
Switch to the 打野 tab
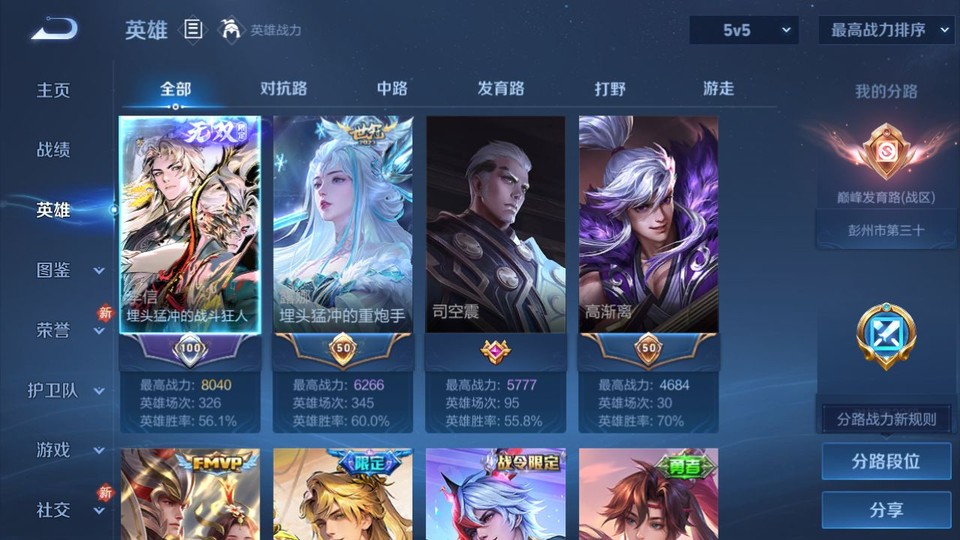point(610,89)
